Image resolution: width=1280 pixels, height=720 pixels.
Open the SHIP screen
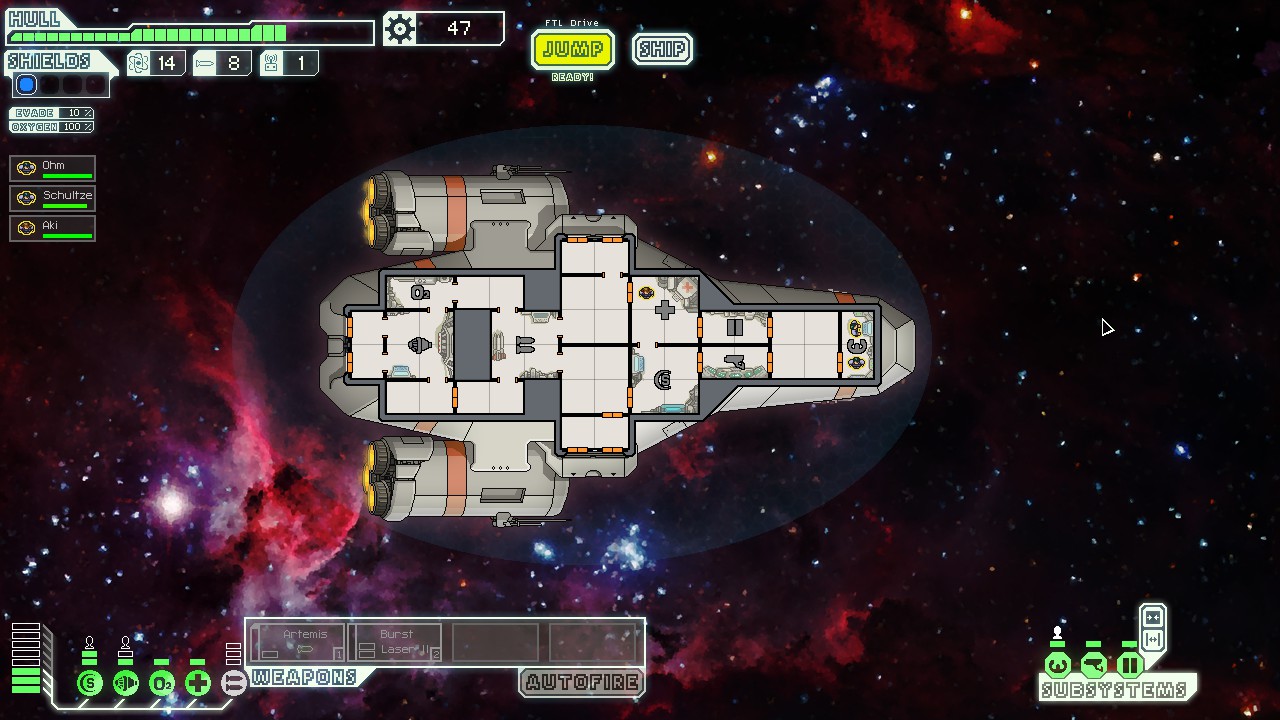coord(662,49)
